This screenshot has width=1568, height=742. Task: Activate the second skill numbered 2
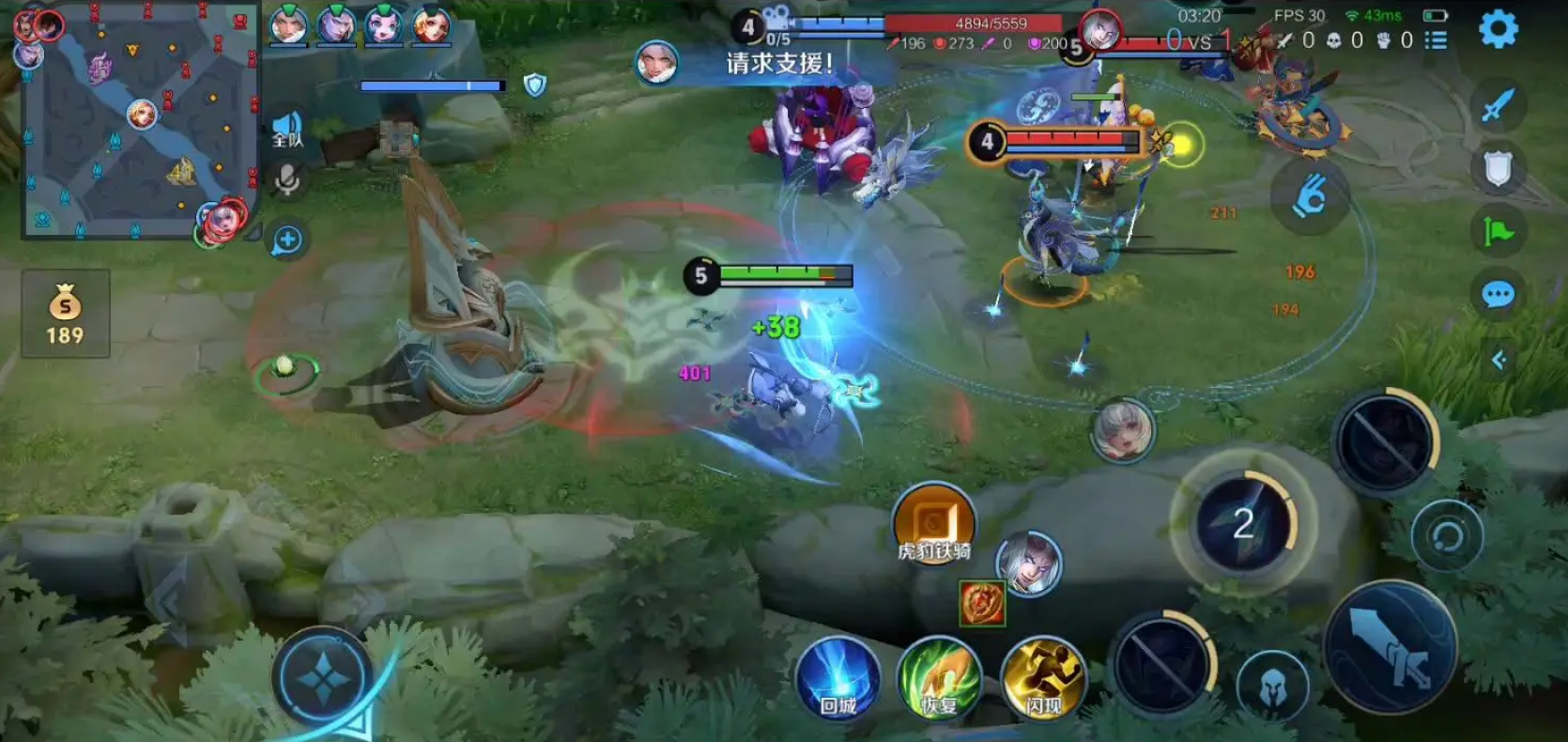tap(1243, 523)
